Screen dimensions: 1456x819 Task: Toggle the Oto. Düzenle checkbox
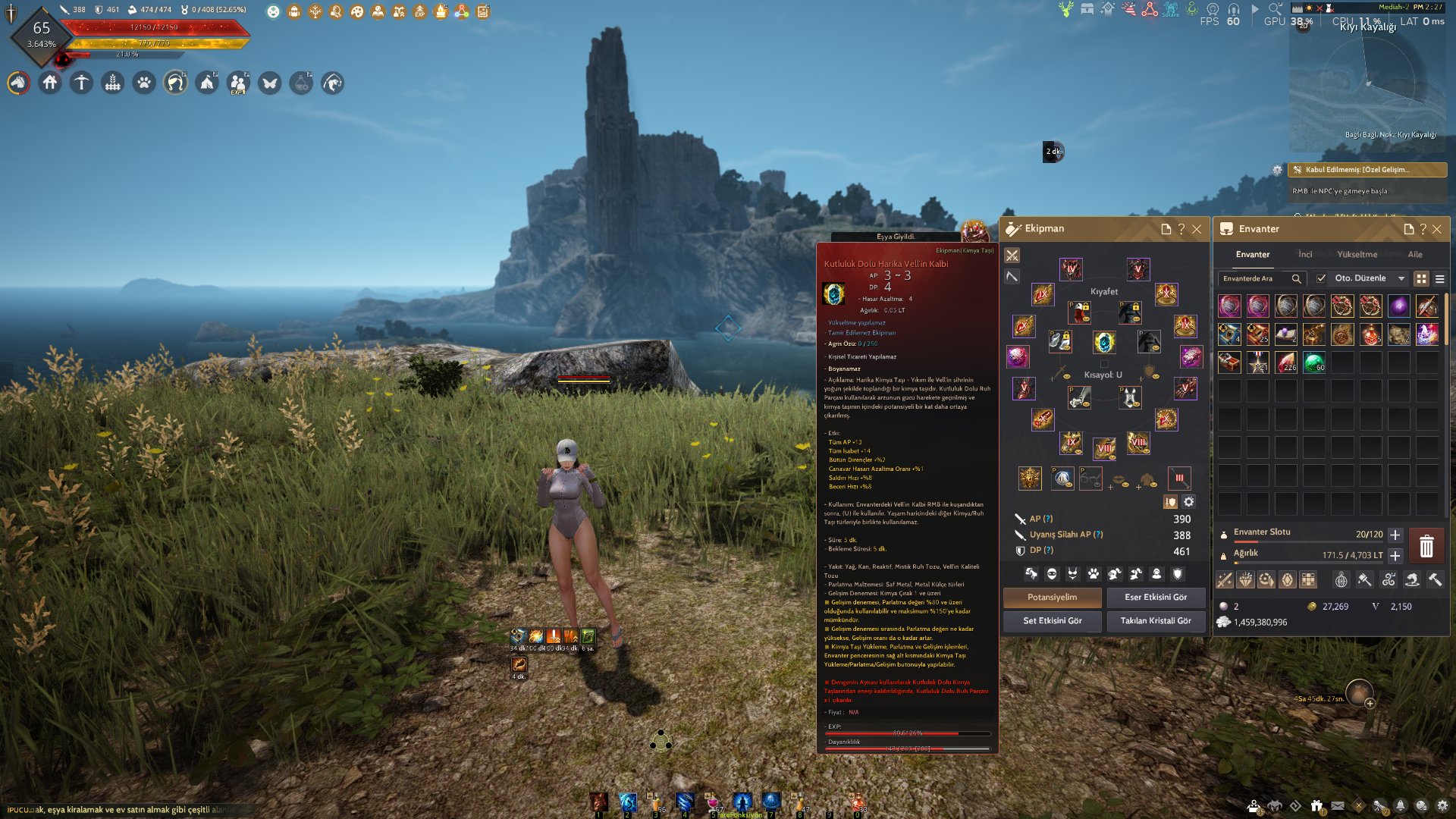(x=1322, y=278)
